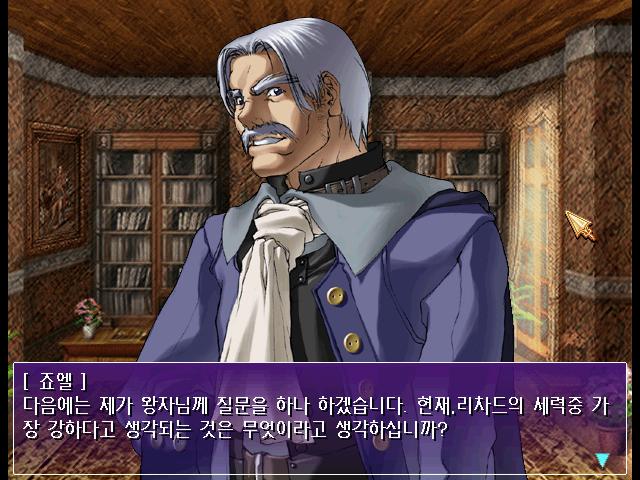Image resolution: width=640 pixels, height=480 pixels.
Task: Advance dialogue with the cyan arrow indicator
Action: 602,459
